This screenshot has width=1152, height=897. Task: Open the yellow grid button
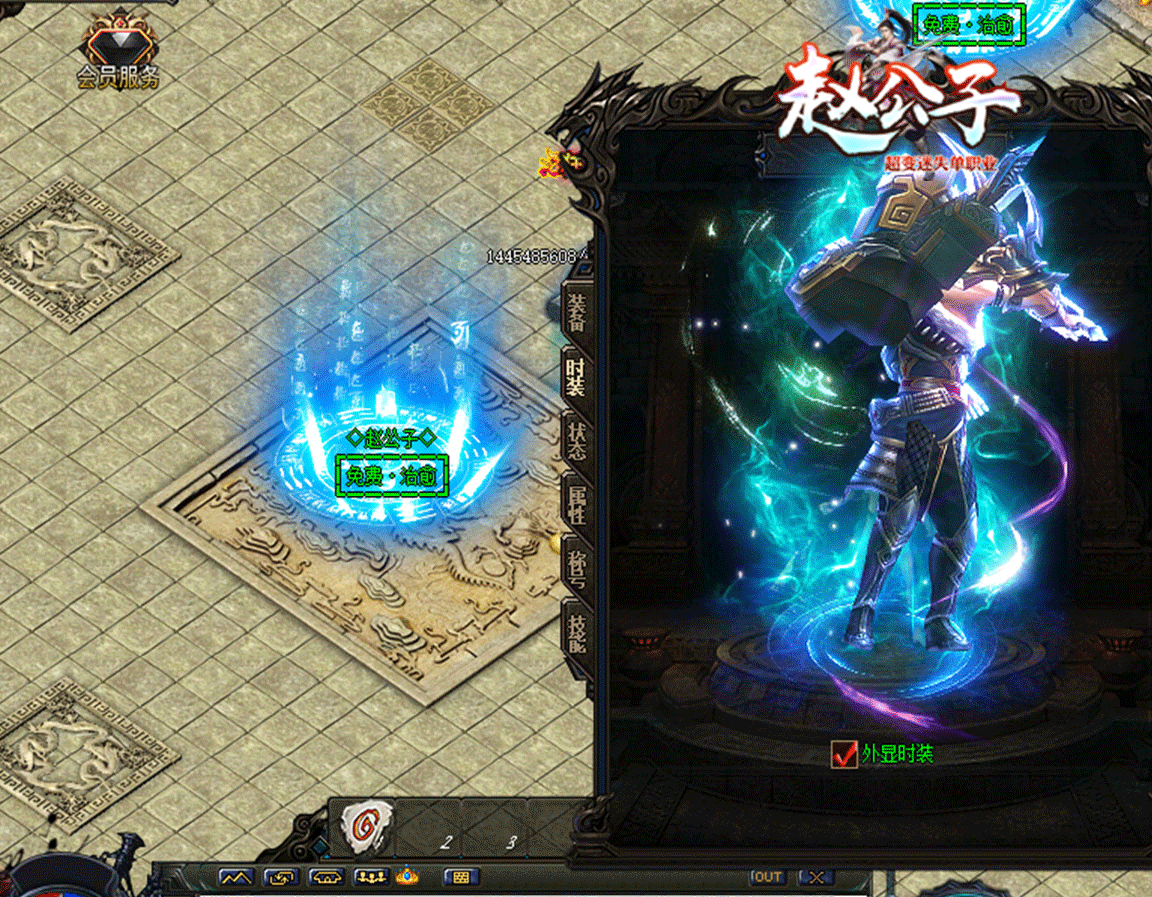tap(460, 877)
